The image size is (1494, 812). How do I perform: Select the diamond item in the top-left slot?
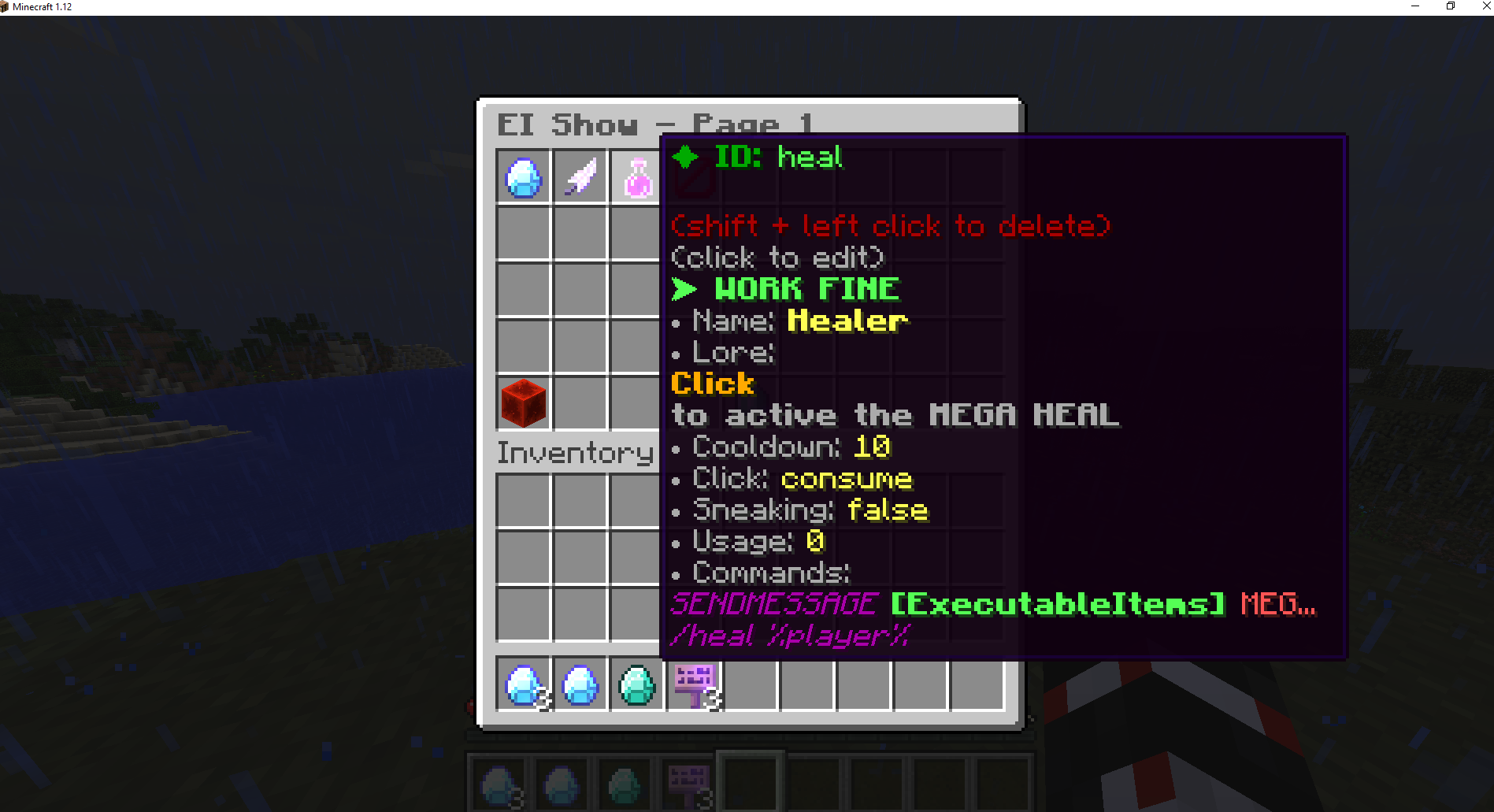click(x=523, y=177)
